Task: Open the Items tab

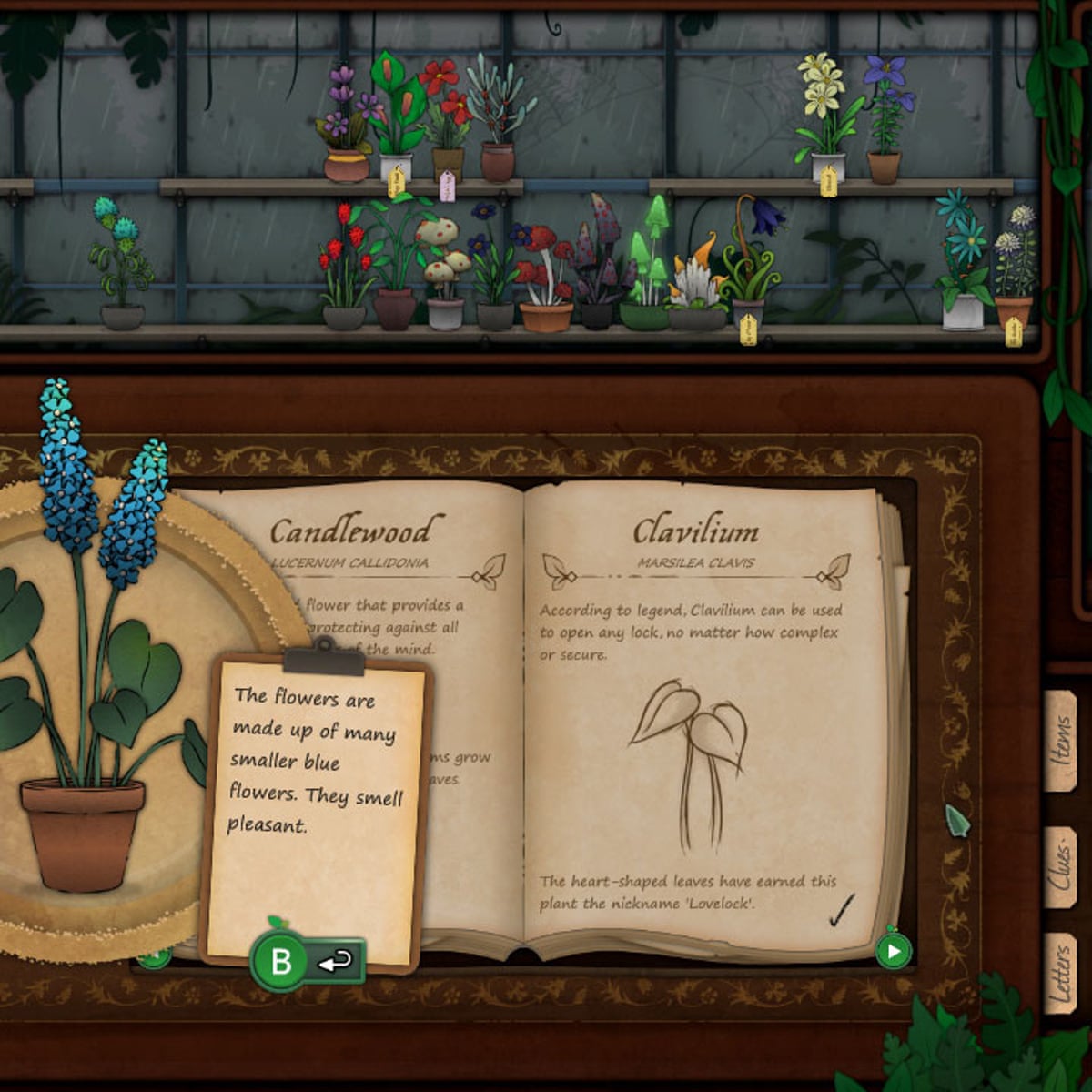Action: [x=1061, y=742]
